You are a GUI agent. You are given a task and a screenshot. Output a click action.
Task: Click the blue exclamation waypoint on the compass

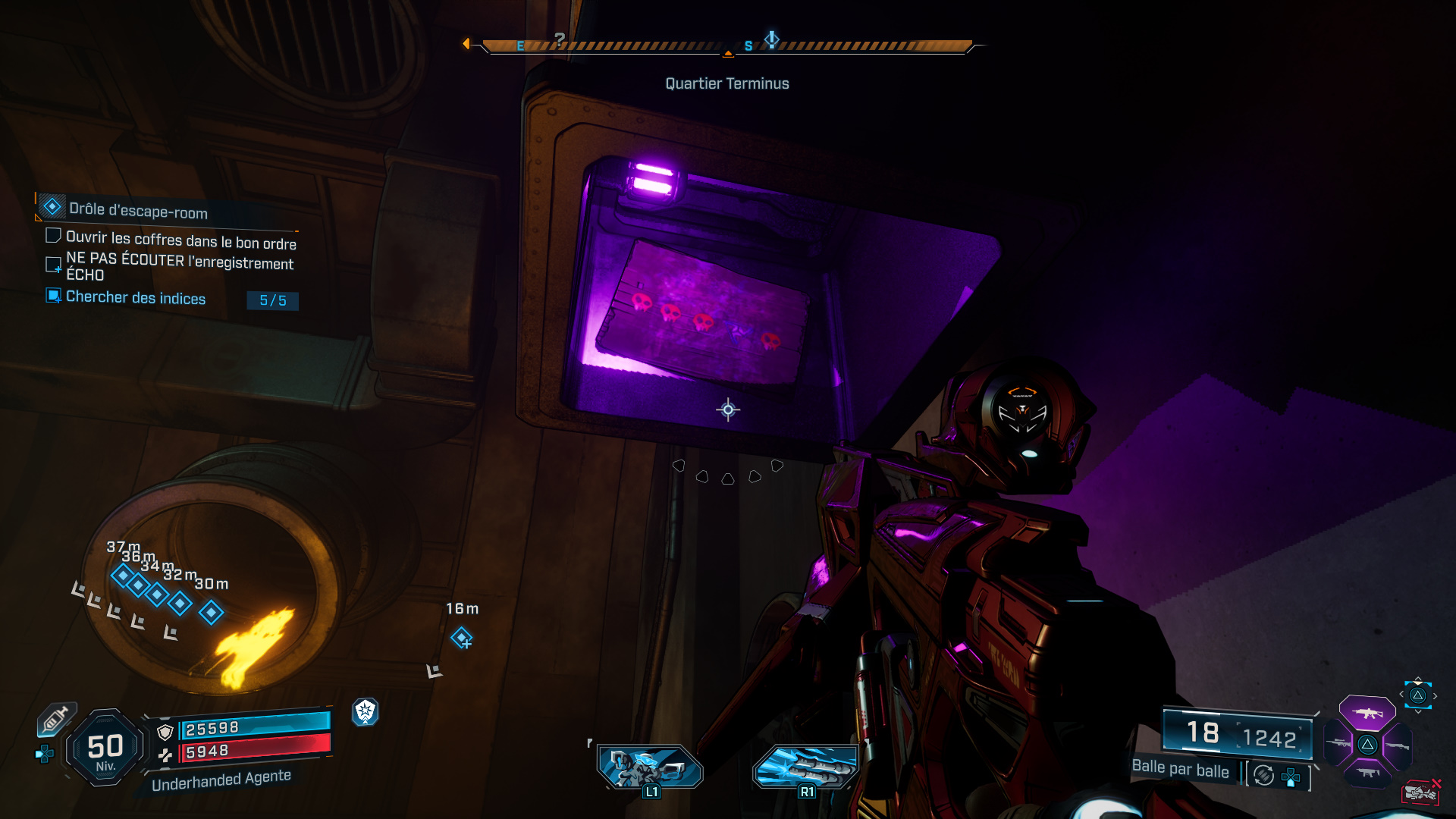pos(771,39)
